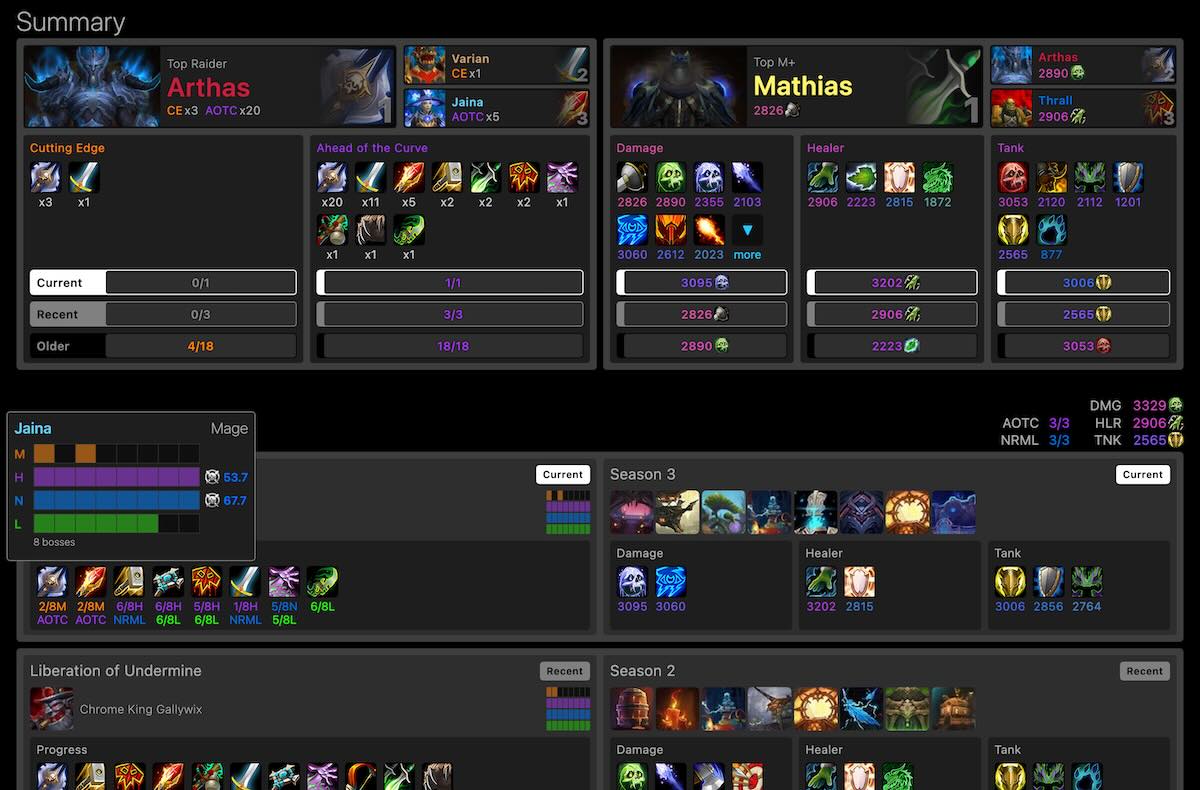Select the Older Cutting Edge 4/18 row
The image size is (1200, 790).
[x=163, y=347]
